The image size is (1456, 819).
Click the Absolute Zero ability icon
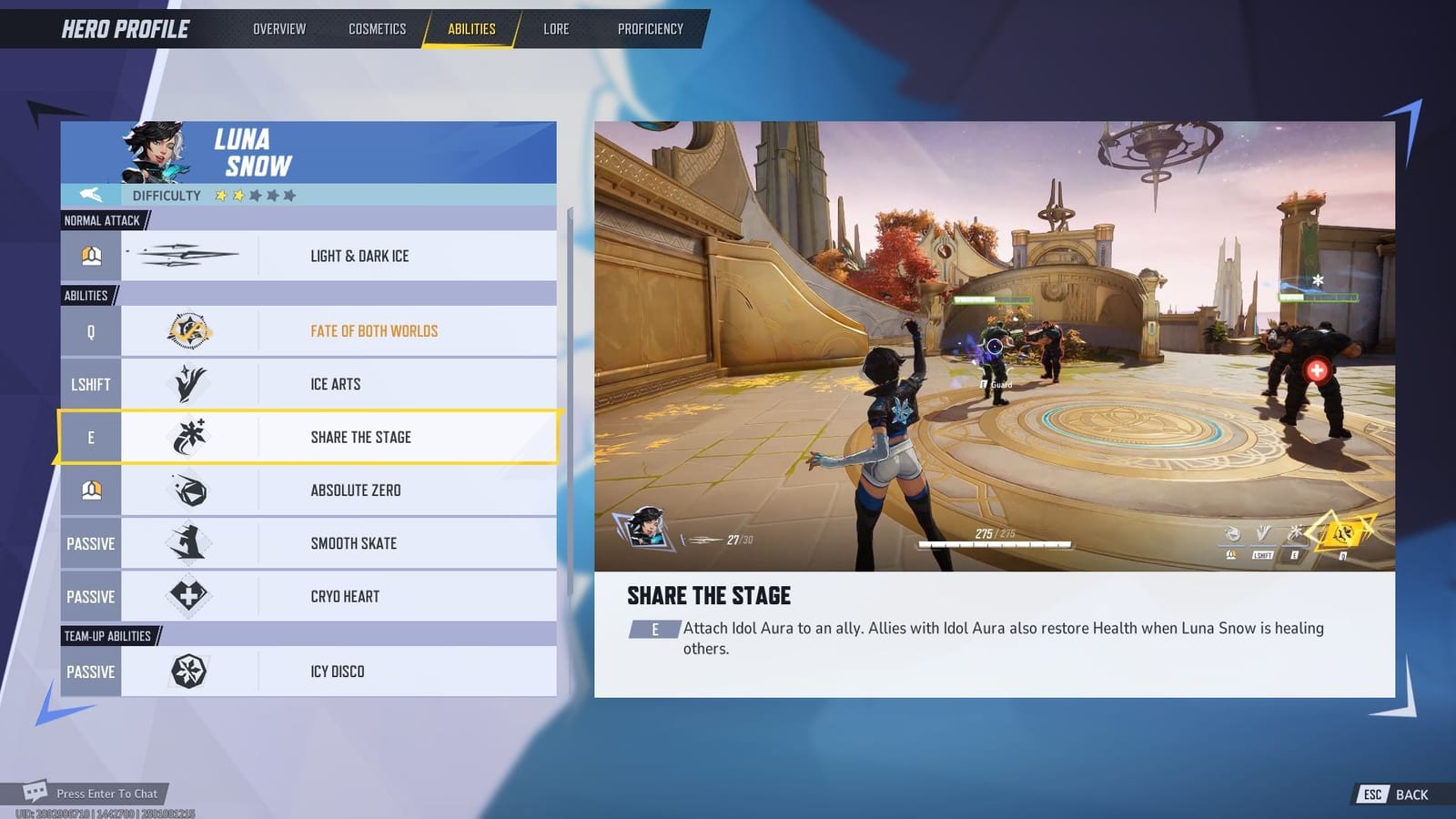(187, 490)
